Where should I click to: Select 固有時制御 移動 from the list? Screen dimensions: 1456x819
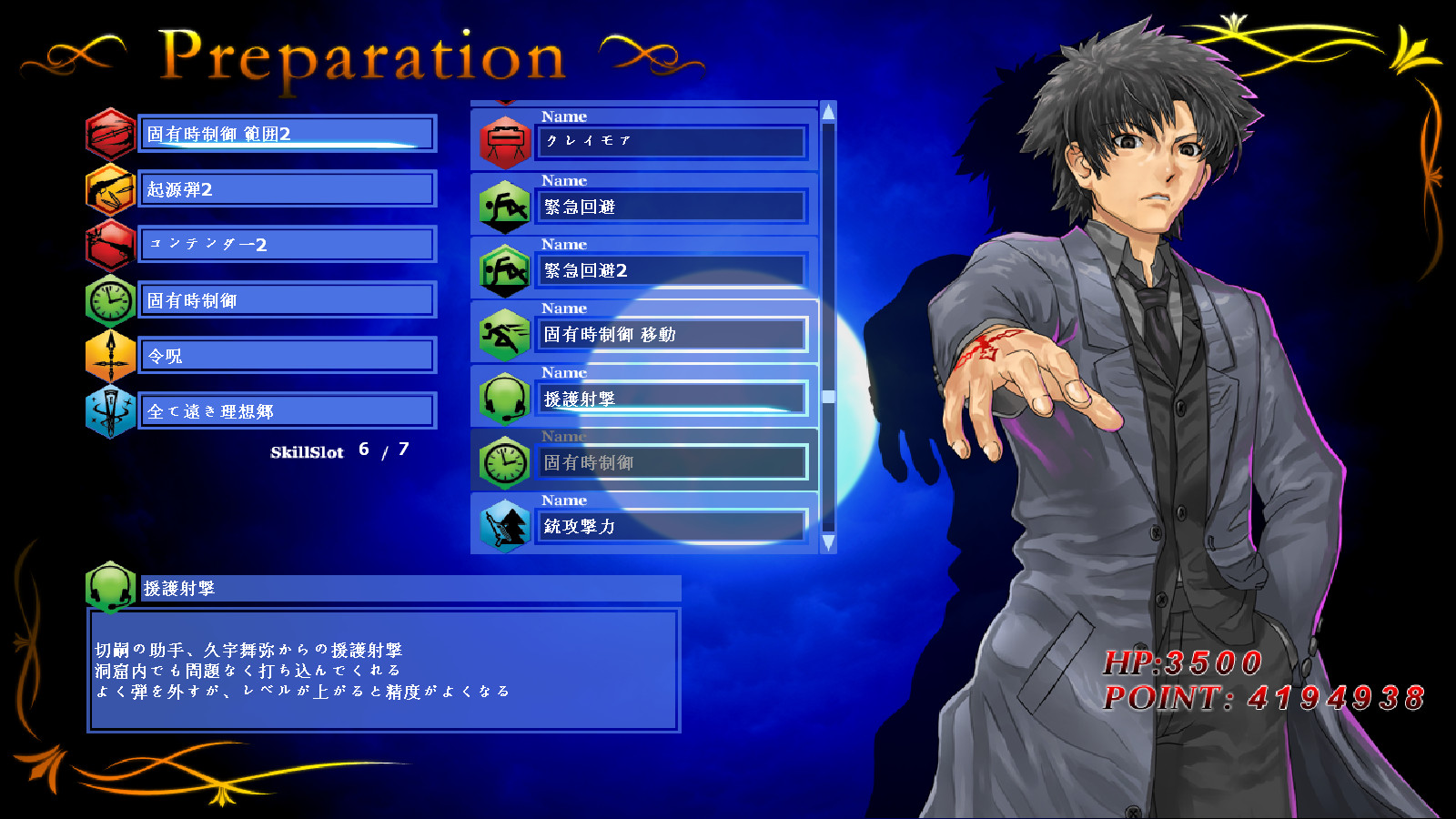(x=672, y=334)
